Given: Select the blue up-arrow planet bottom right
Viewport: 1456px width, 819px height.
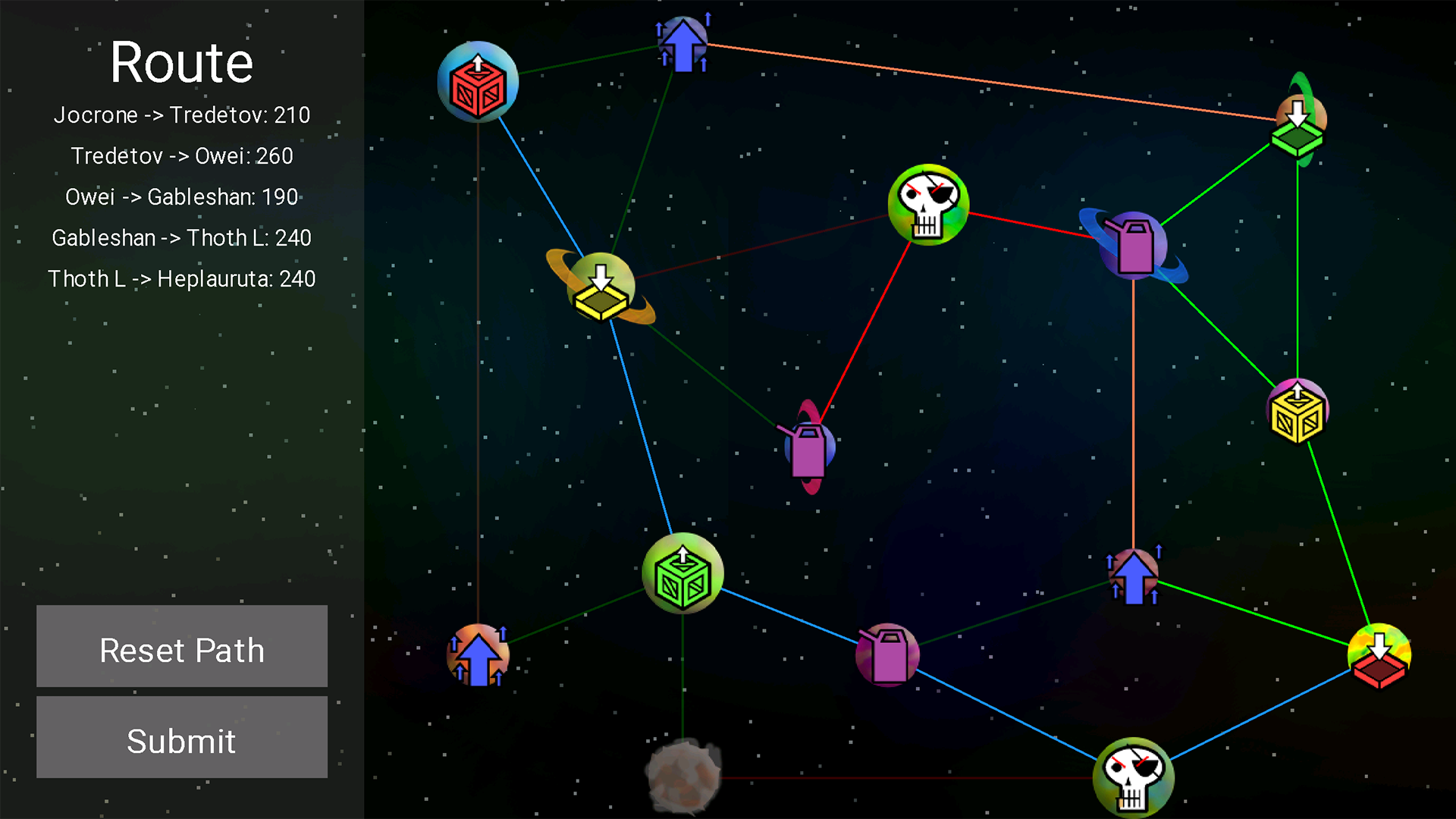Looking at the screenshot, I should [1133, 574].
